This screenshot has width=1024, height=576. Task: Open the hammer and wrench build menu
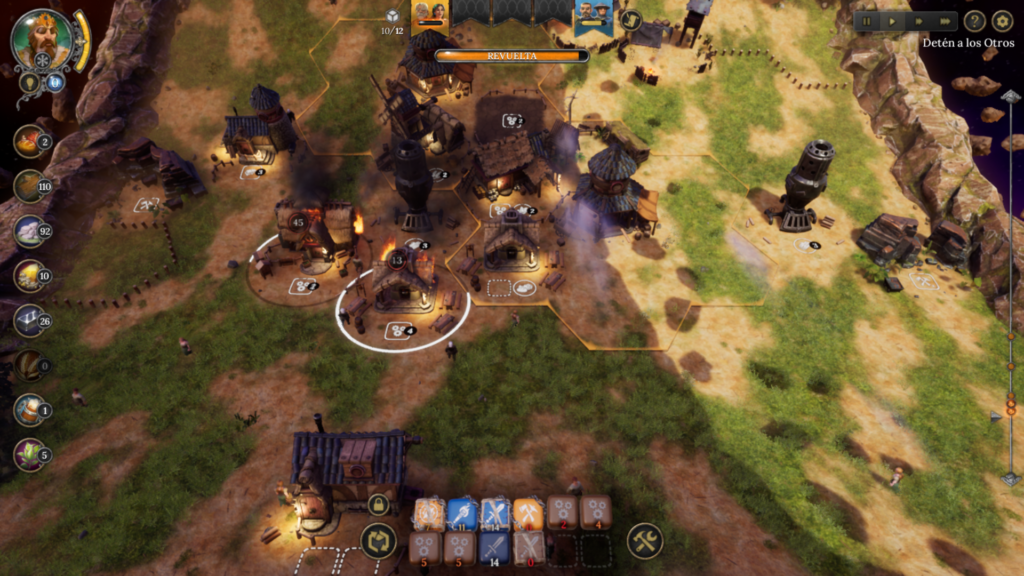tap(645, 542)
